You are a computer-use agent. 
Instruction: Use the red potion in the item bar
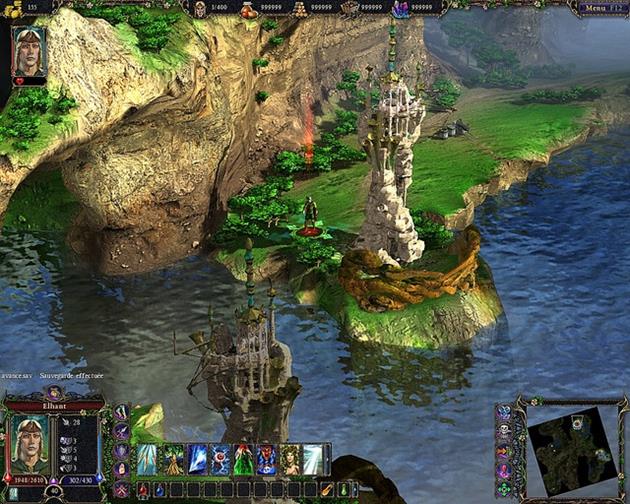(143, 490)
